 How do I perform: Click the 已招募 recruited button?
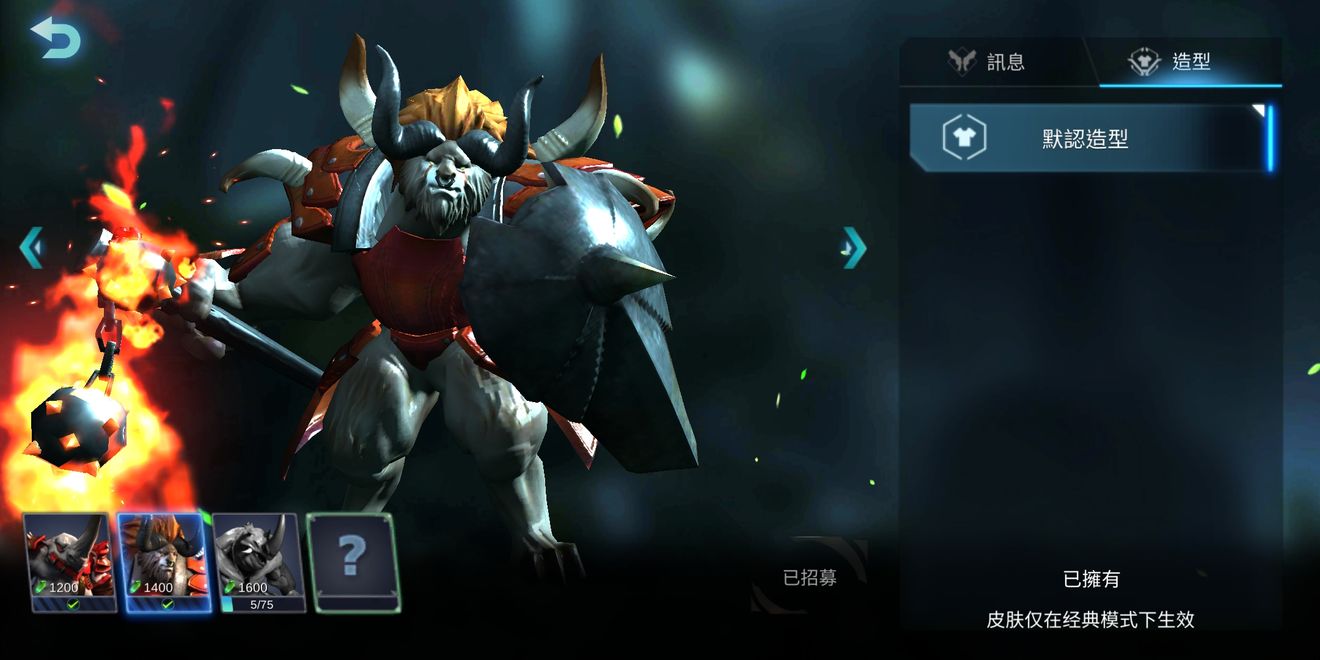click(x=810, y=577)
